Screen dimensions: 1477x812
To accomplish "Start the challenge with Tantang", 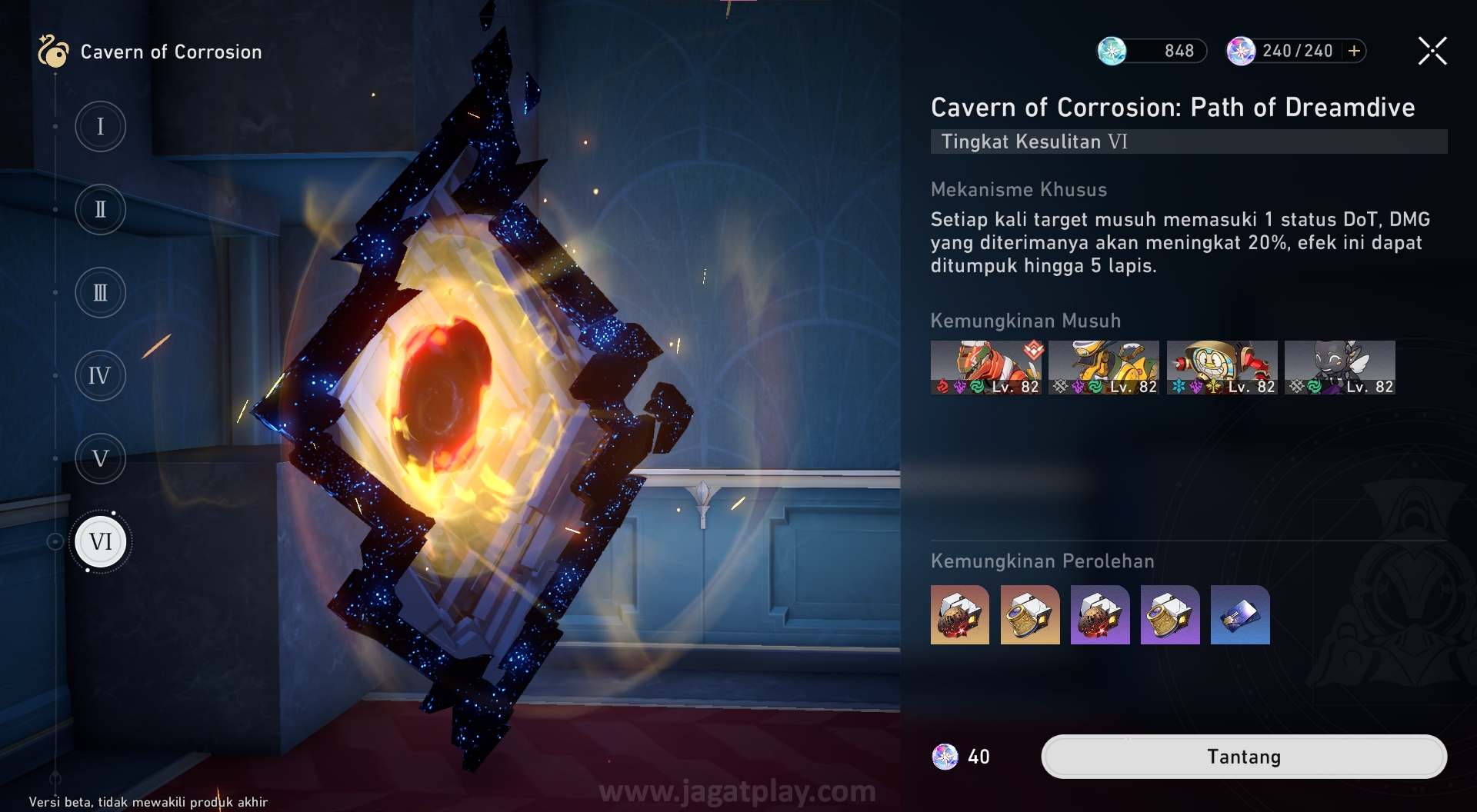I will coord(1243,757).
